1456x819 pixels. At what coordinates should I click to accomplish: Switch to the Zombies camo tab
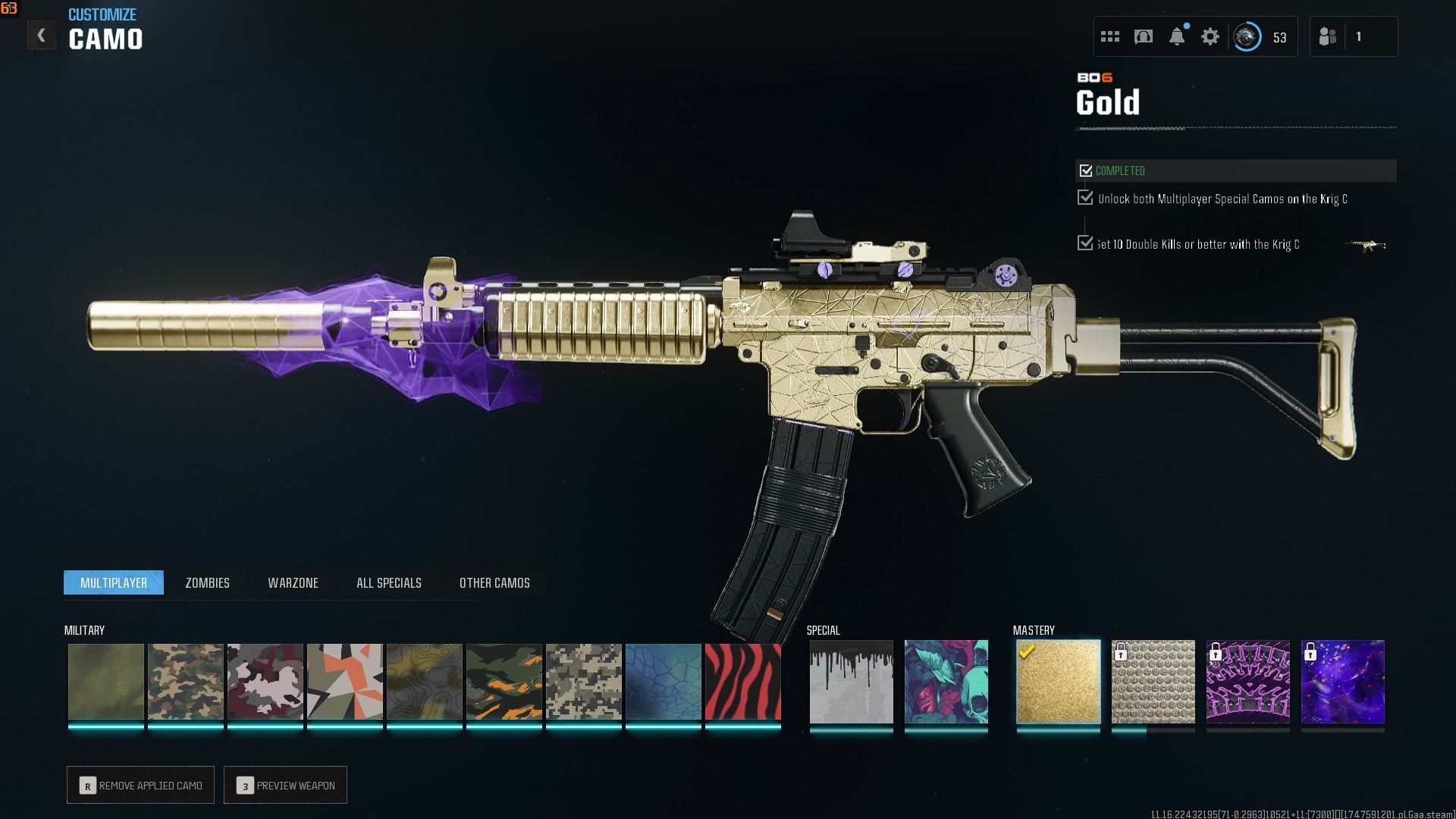pyautogui.click(x=207, y=582)
